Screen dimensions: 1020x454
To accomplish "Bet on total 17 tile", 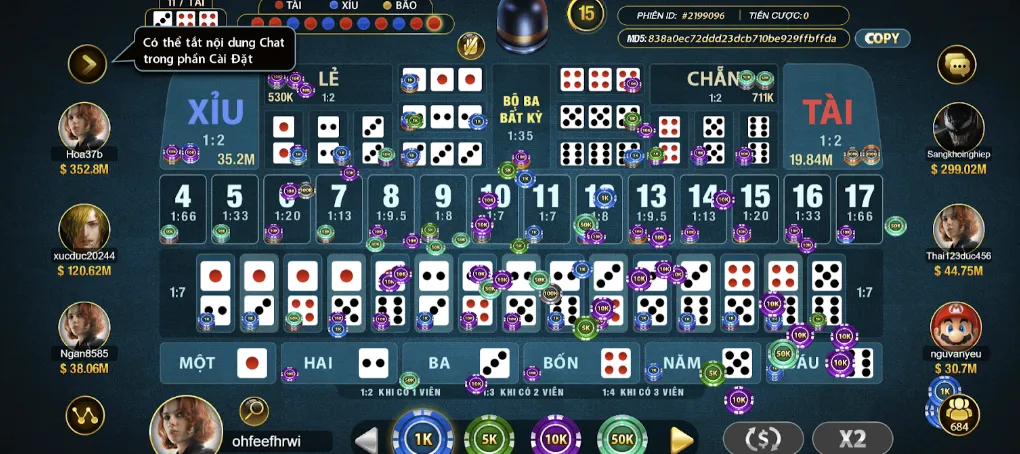I will [859, 205].
